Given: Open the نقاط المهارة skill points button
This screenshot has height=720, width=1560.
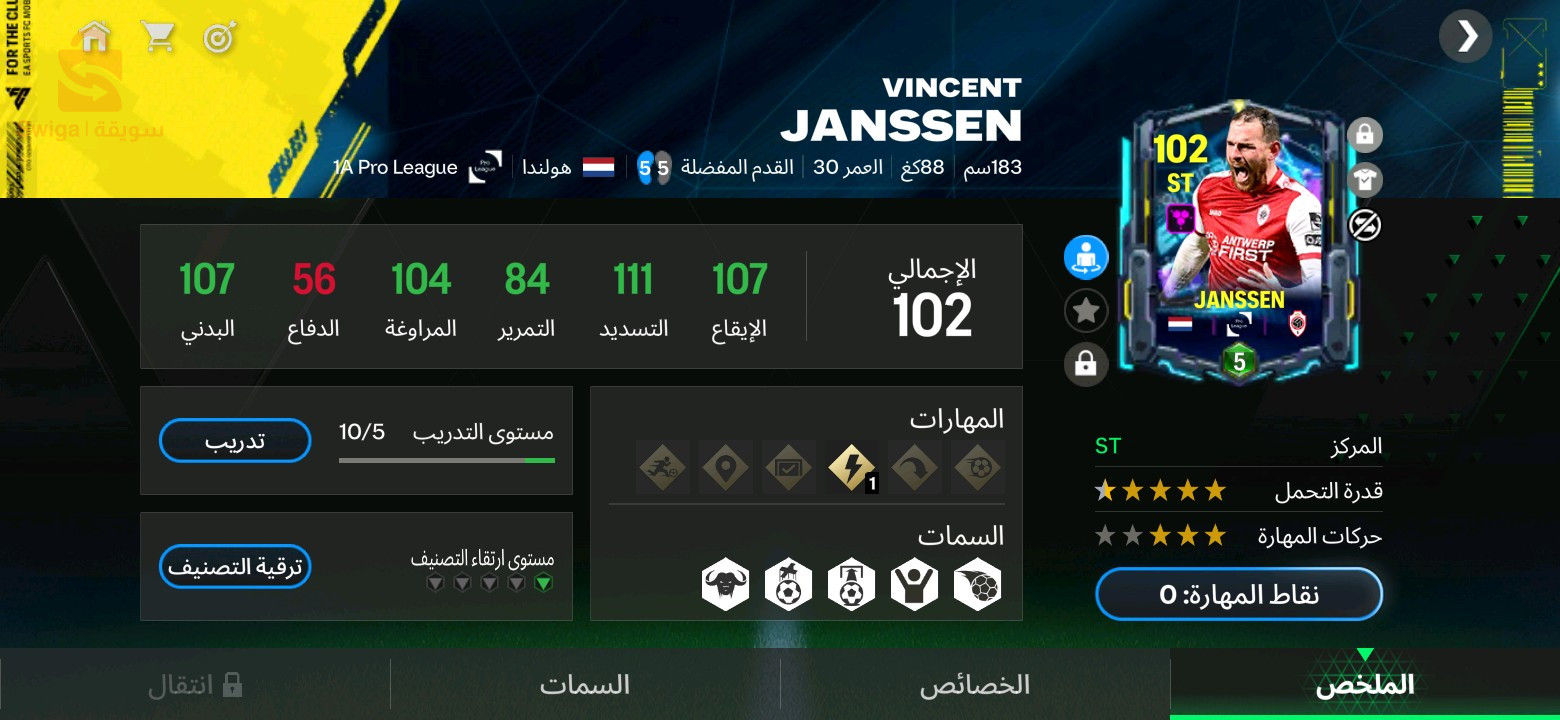Looking at the screenshot, I should (1239, 595).
